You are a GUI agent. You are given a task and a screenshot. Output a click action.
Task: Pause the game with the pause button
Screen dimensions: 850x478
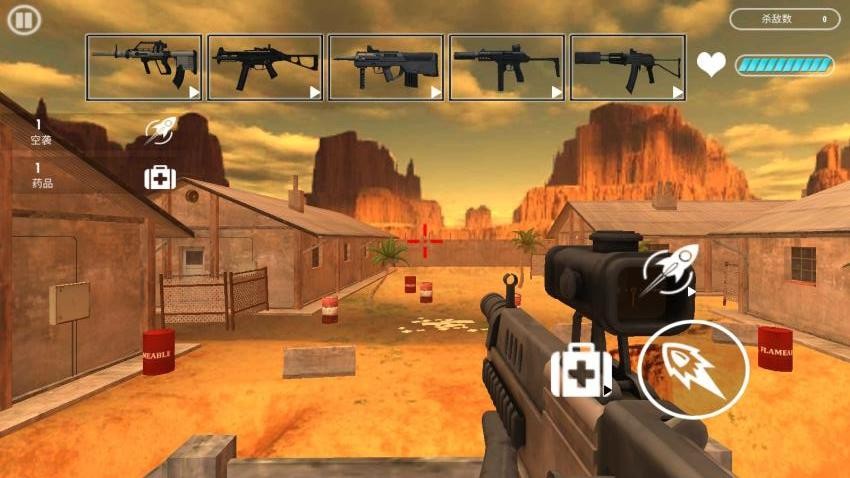[x=24, y=20]
